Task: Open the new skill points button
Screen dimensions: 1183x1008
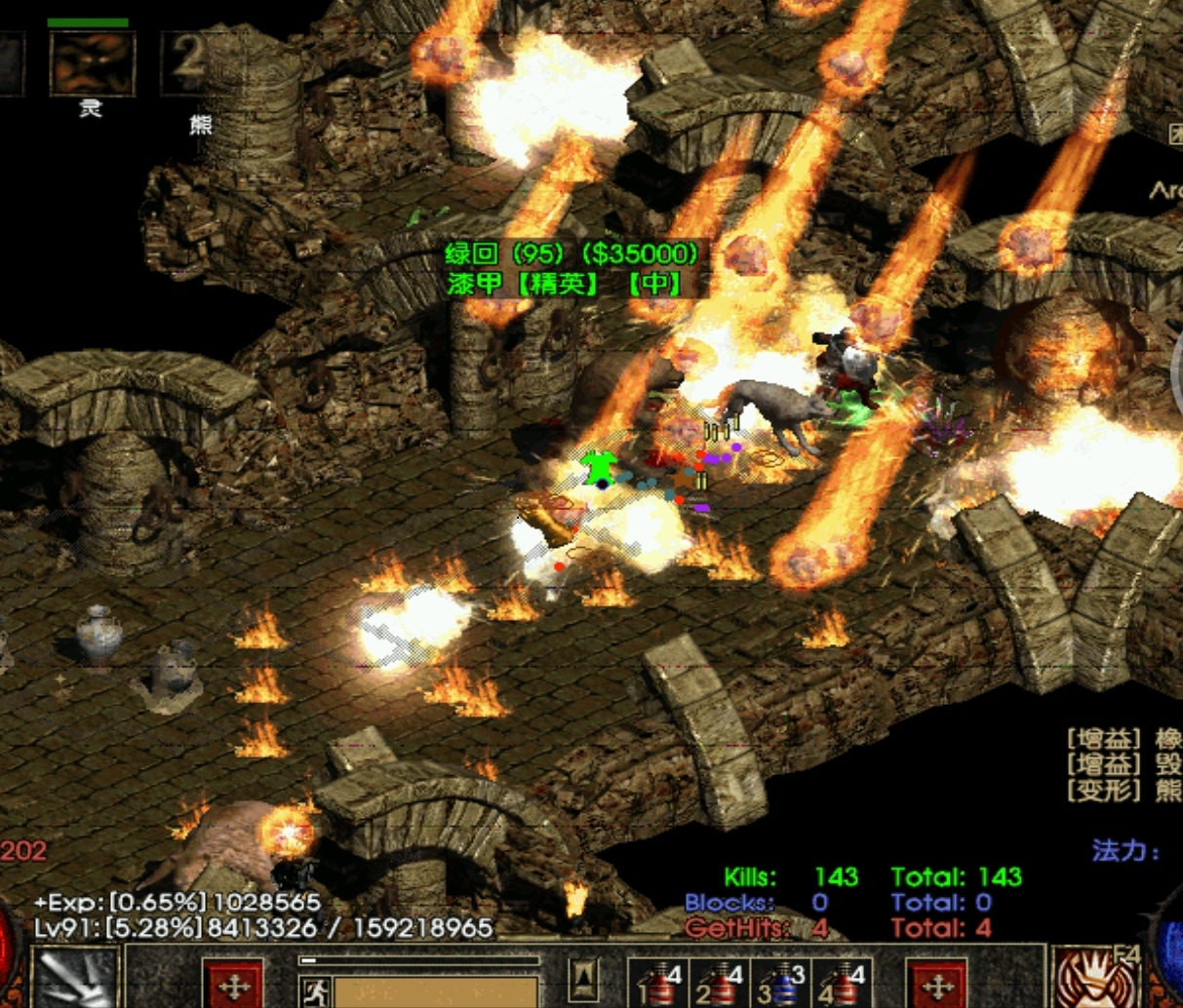Action: 936,985
